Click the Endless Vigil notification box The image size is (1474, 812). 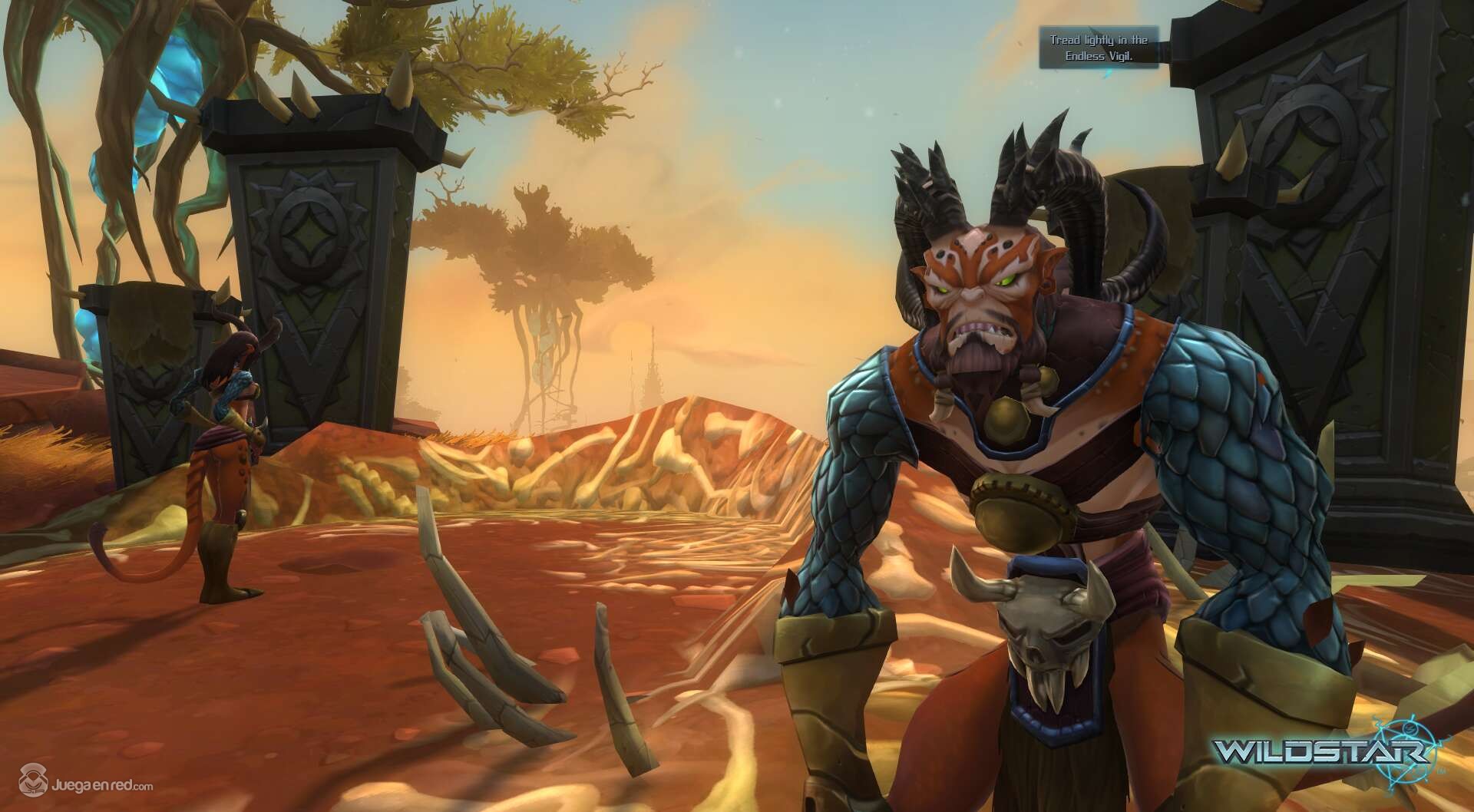point(1099,47)
